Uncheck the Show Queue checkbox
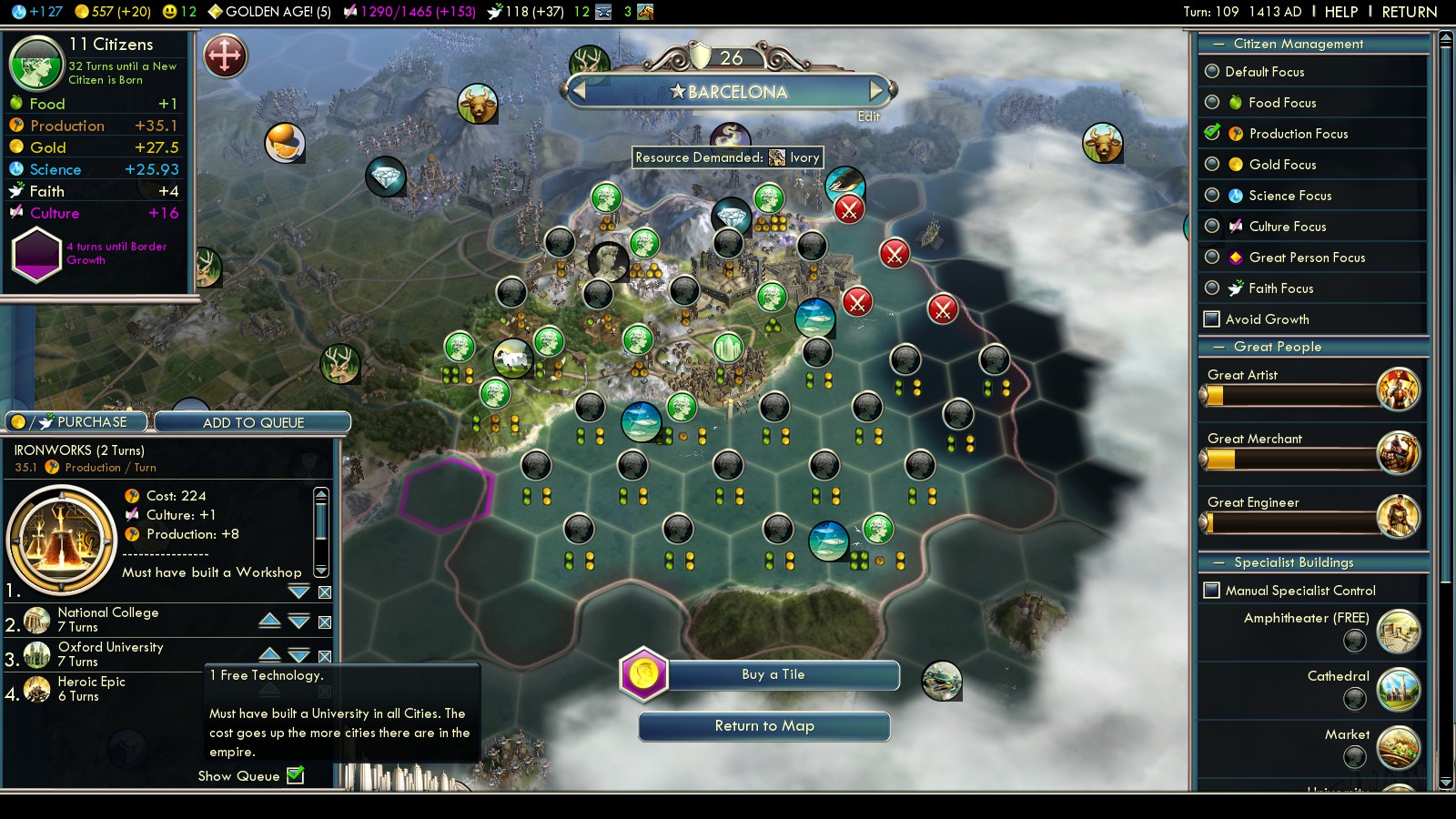Image resolution: width=1456 pixels, height=819 pixels. click(296, 775)
